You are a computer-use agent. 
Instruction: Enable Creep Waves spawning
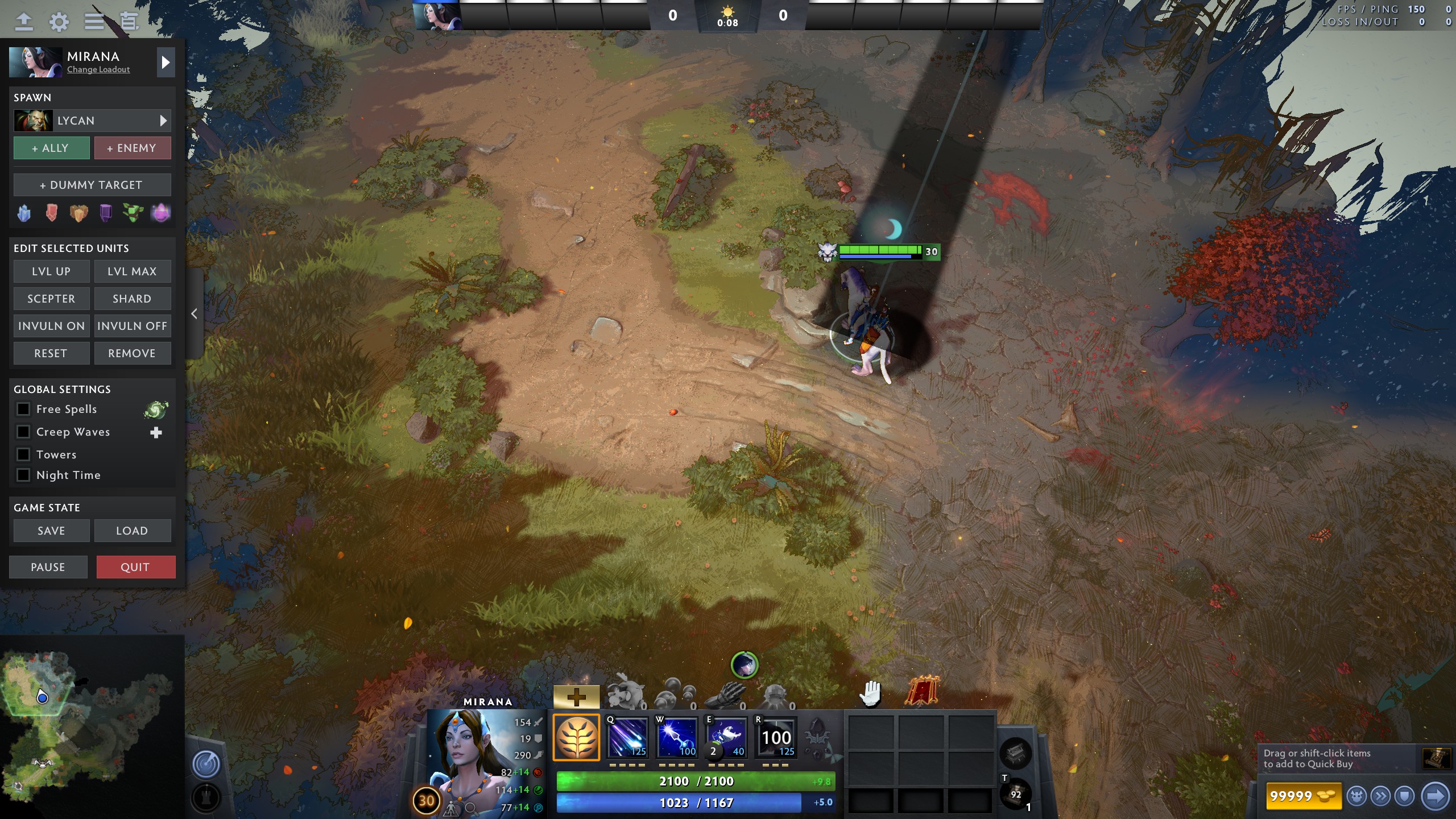tap(23, 431)
